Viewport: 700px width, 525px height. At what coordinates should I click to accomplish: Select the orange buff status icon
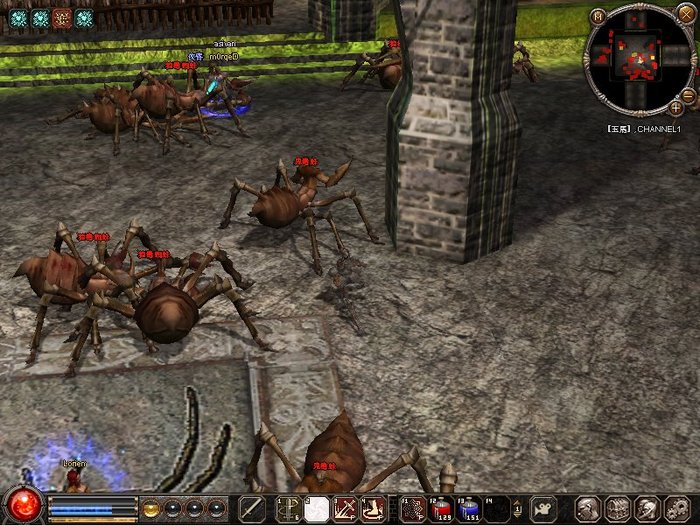[62, 18]
